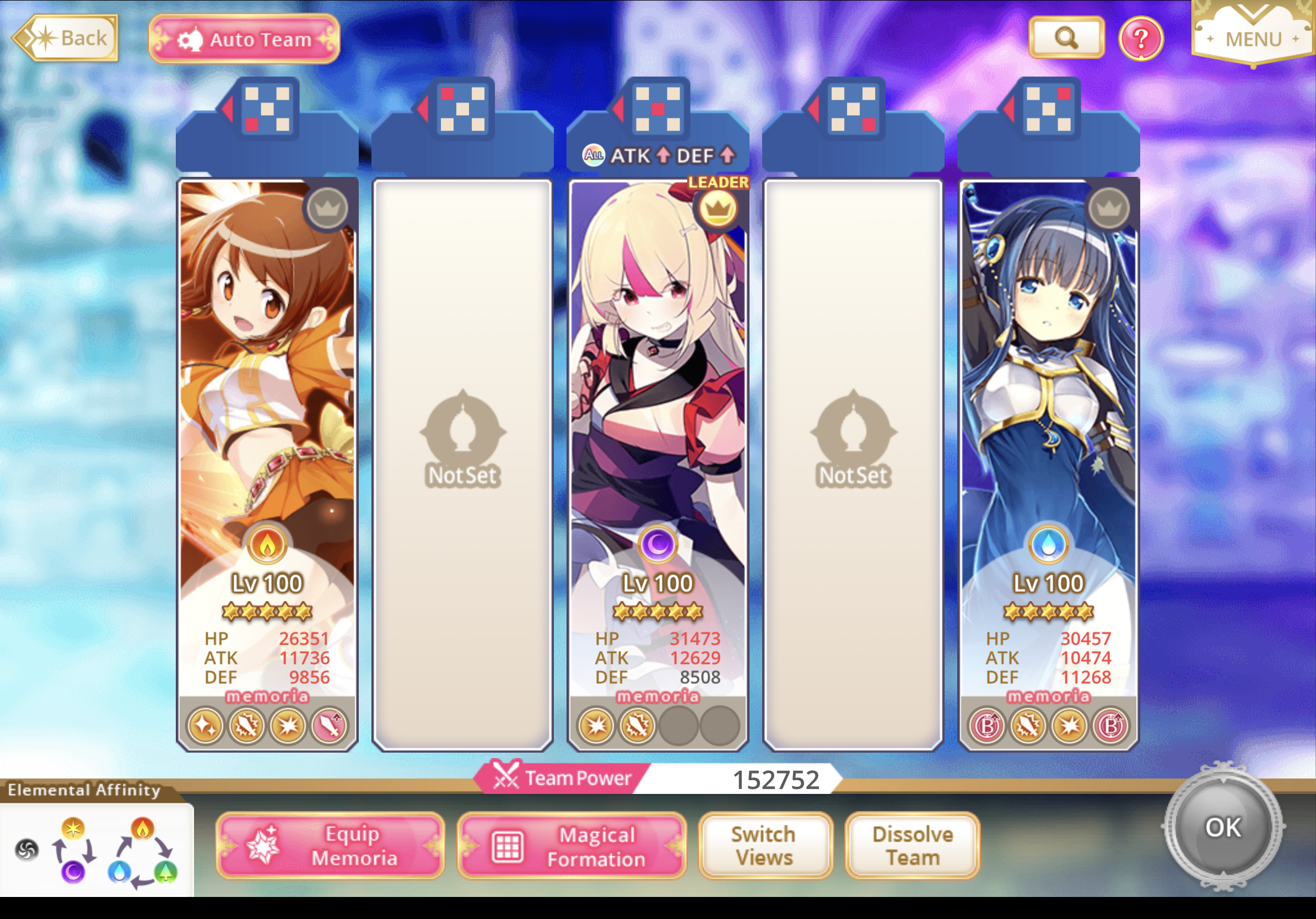
Task: Open the magnifying glass search
Action: pyautogui.click(x=1066, y=38)
